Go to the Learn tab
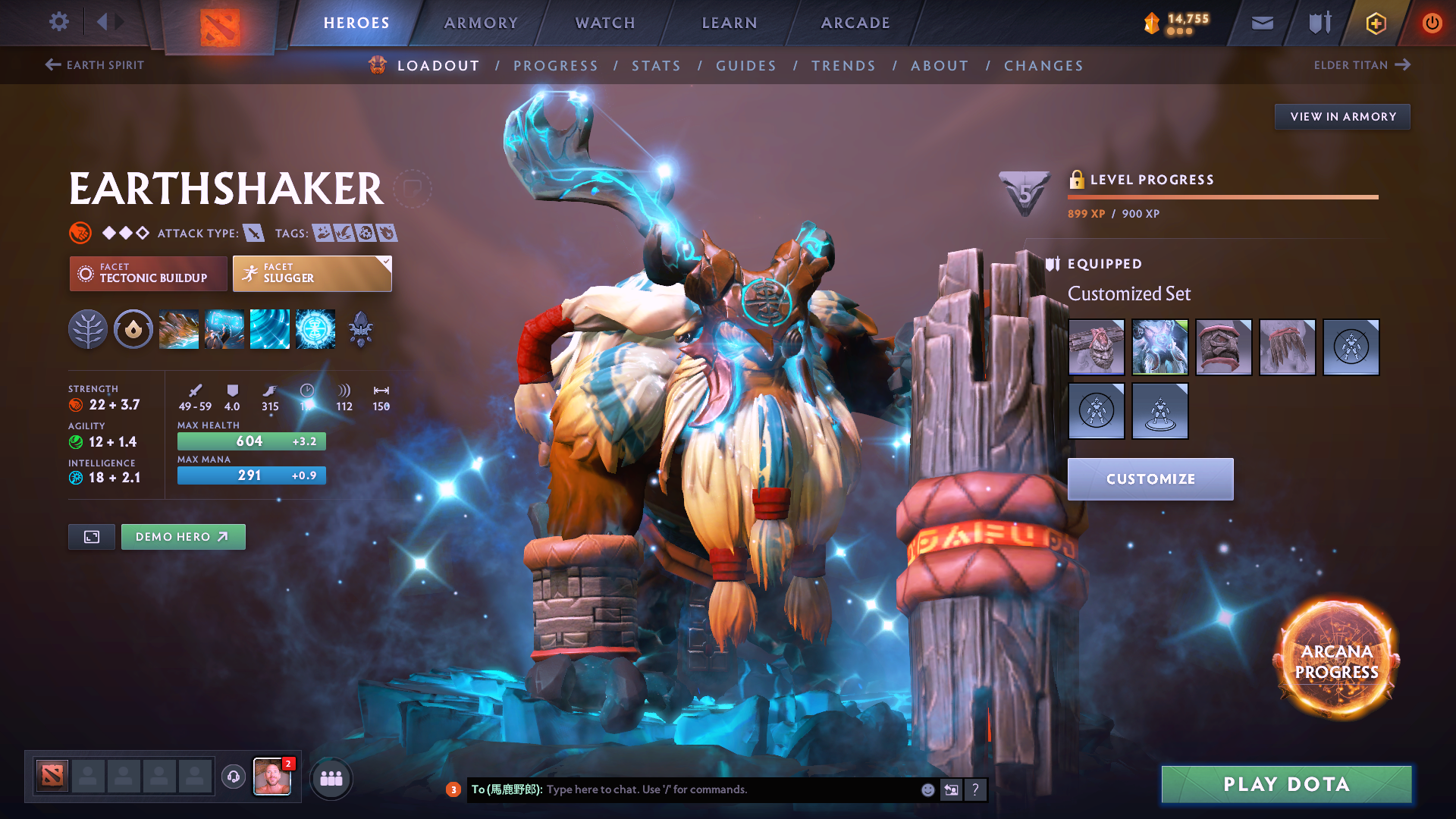 [x=730, y=23]
